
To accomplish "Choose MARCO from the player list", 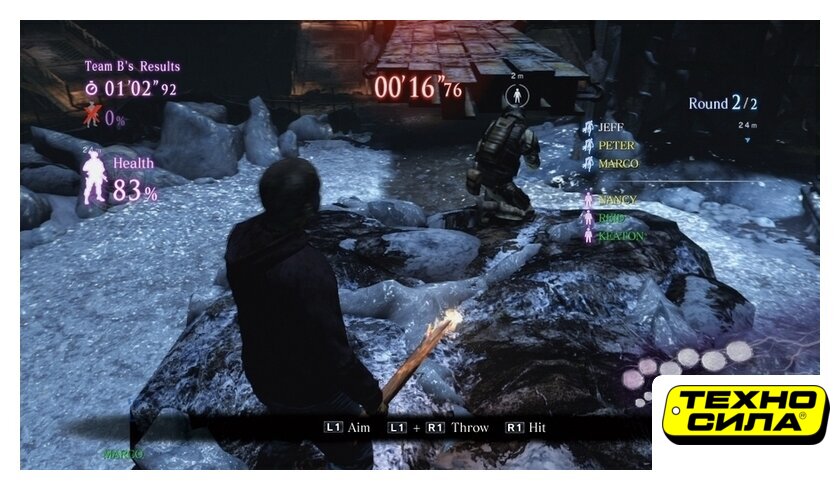I will click(617, 163).
